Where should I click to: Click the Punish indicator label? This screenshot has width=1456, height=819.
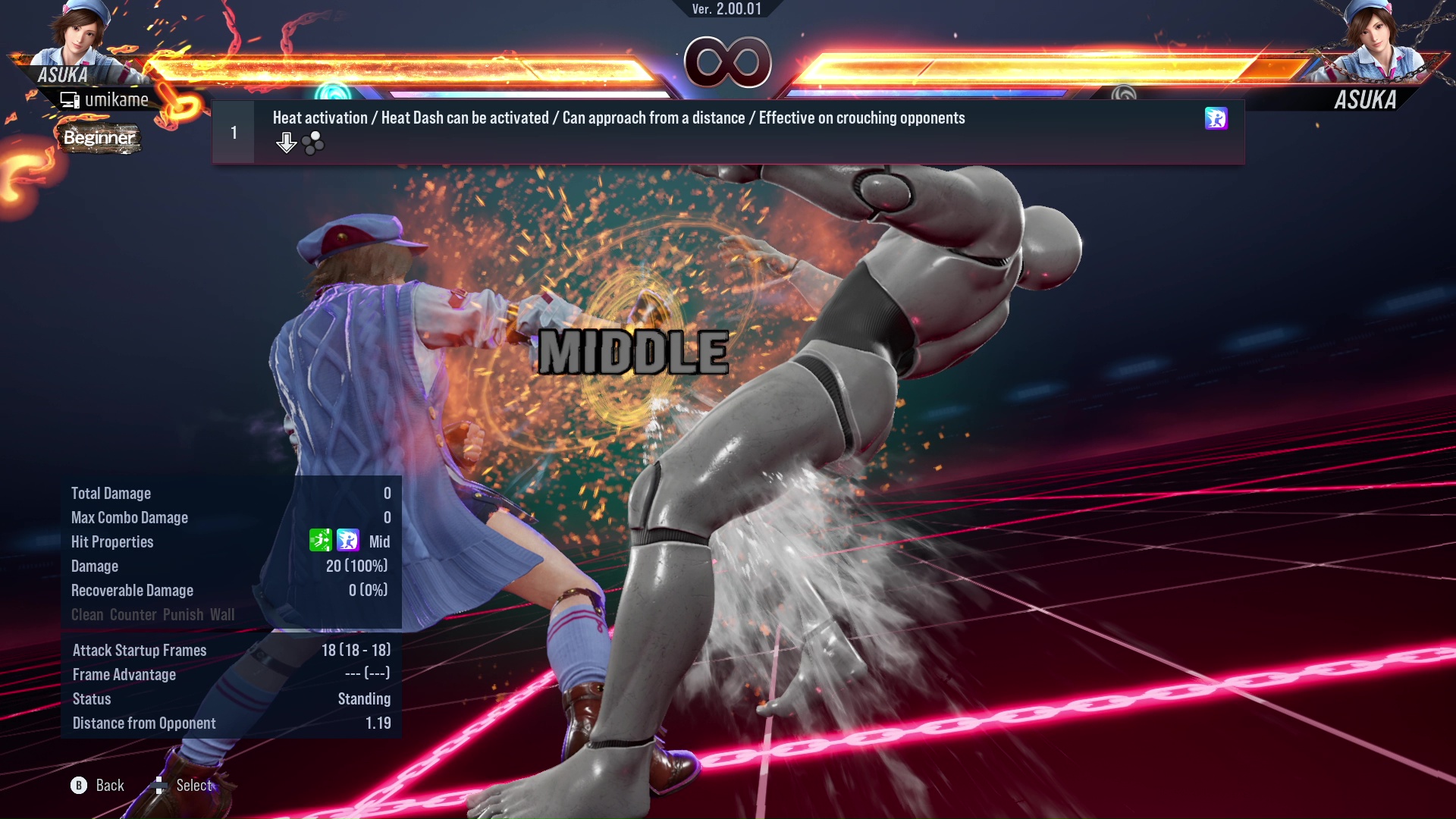[x=181, y=615]
